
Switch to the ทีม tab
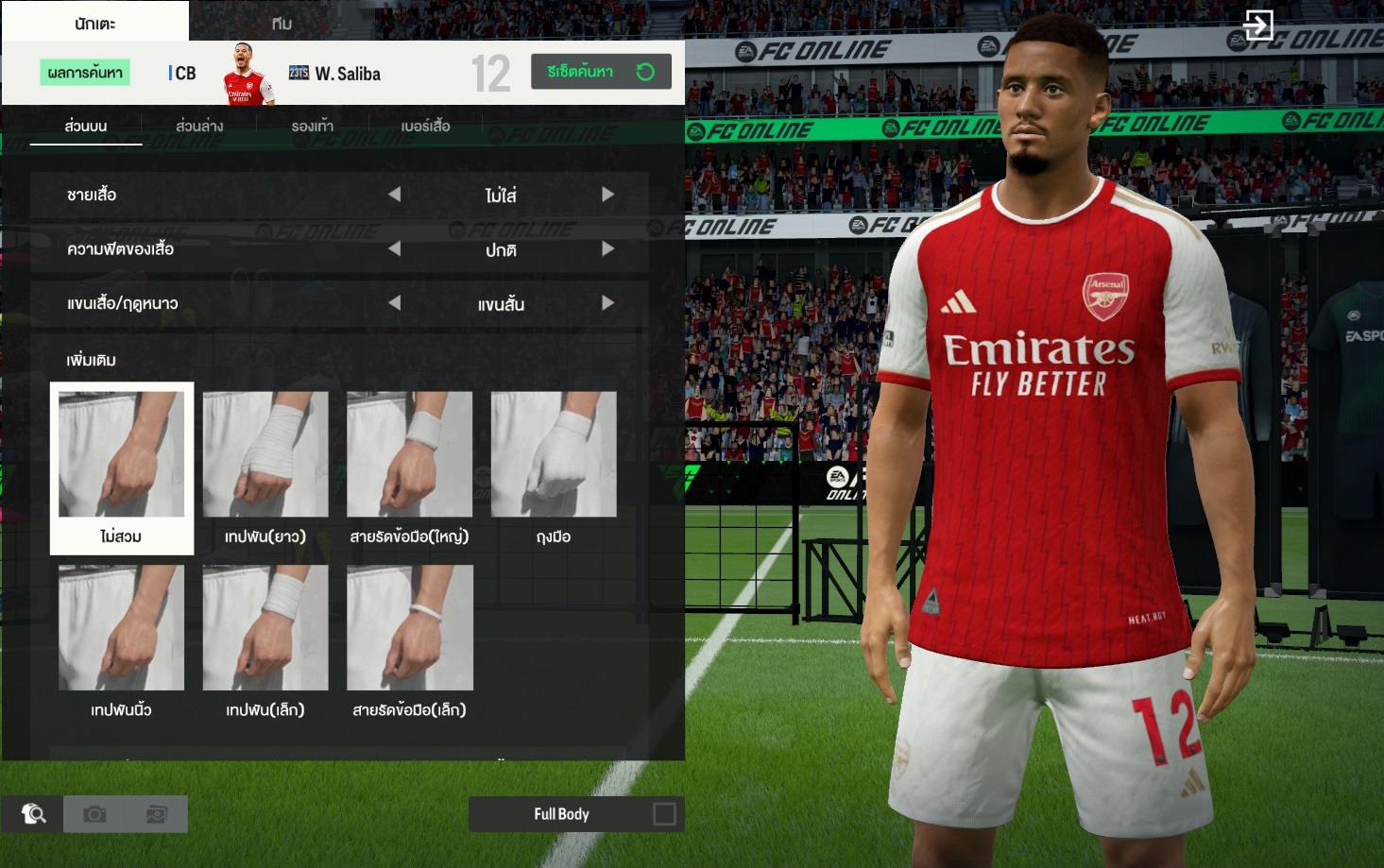click(282, 23)
